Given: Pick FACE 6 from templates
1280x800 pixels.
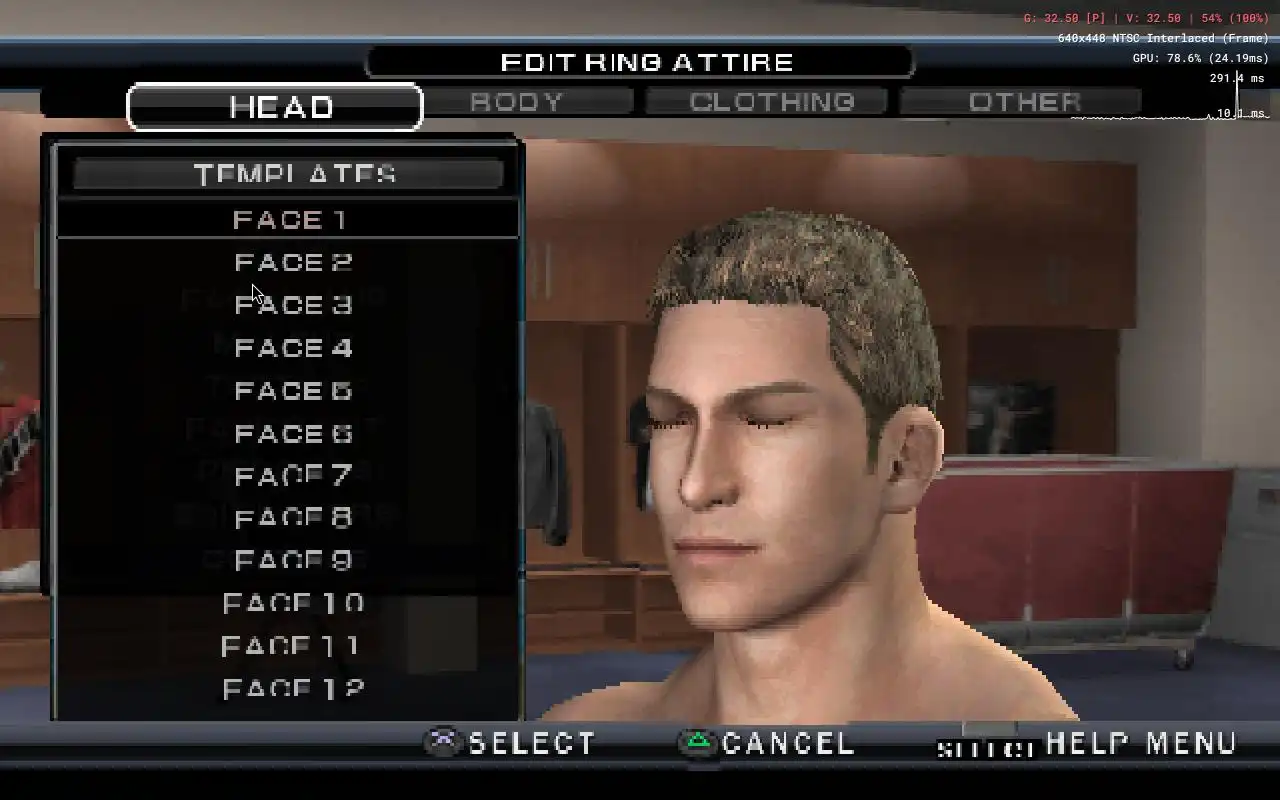Looking at the screenshot, I should tap(293, 434).
